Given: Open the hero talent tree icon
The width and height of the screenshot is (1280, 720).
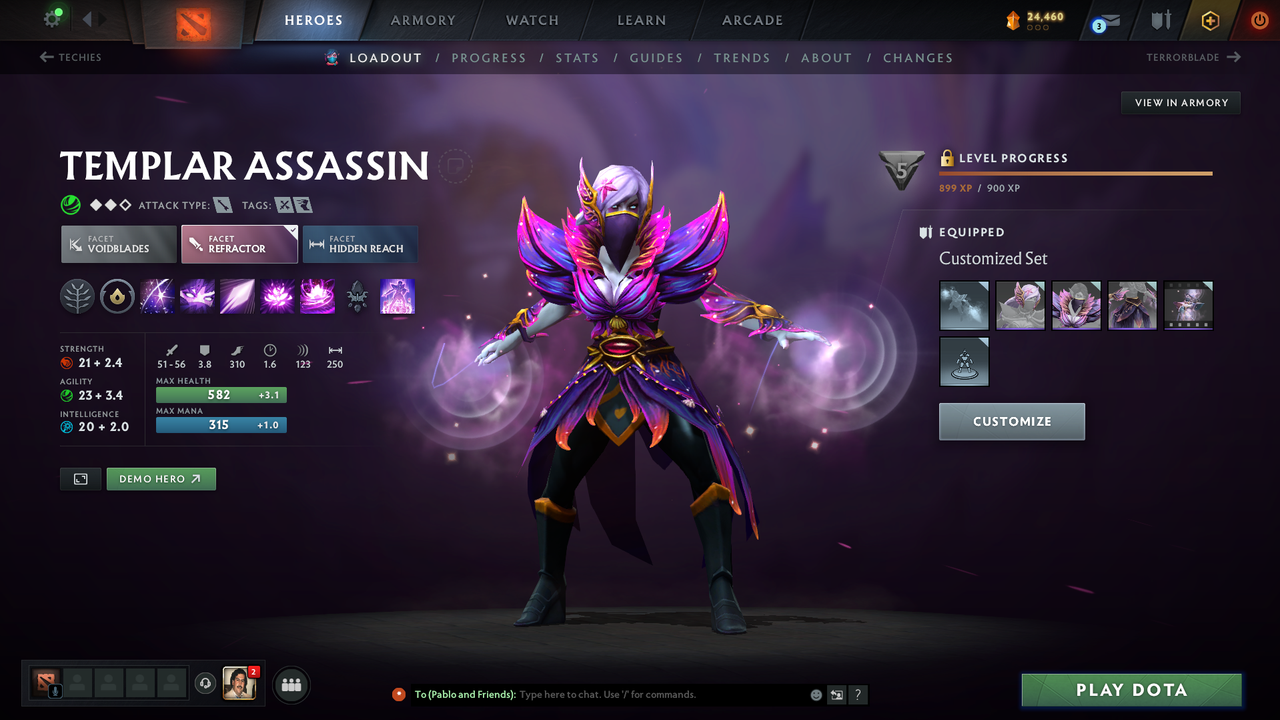Looking at the screenshot, I should (77, 296).
